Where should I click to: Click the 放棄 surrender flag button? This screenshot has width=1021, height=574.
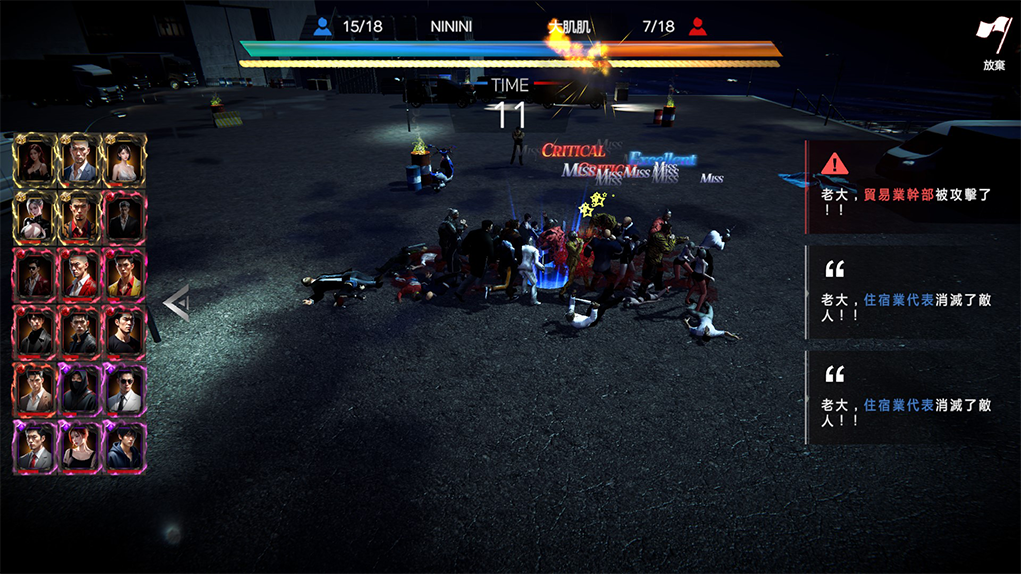point(993,43)
